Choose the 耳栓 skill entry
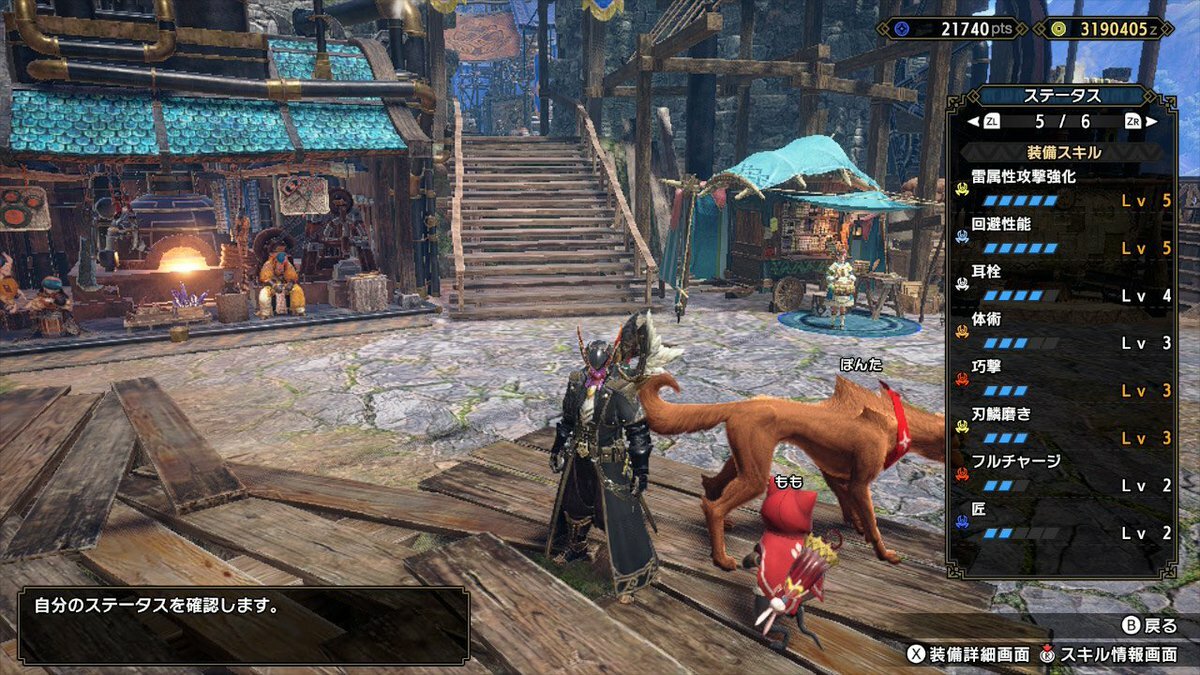Screen dimensions: 1200x675 tap(1063, 284)
